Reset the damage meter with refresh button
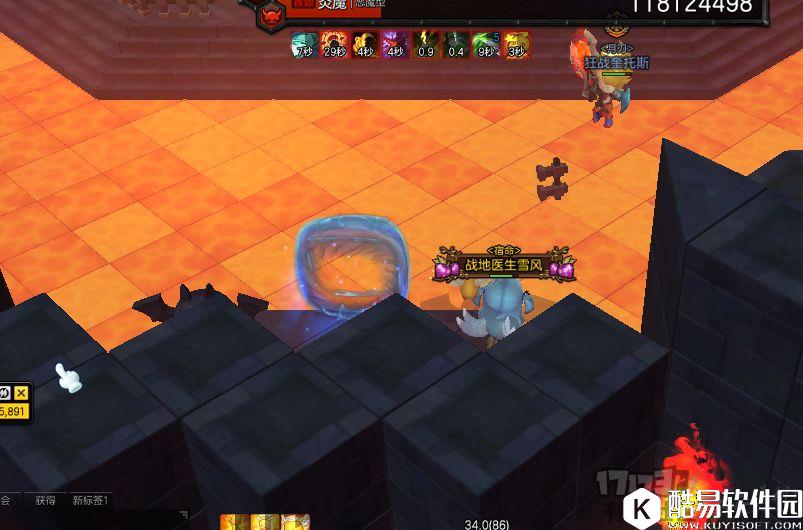The image size is (803, 530). coord(5,392)
